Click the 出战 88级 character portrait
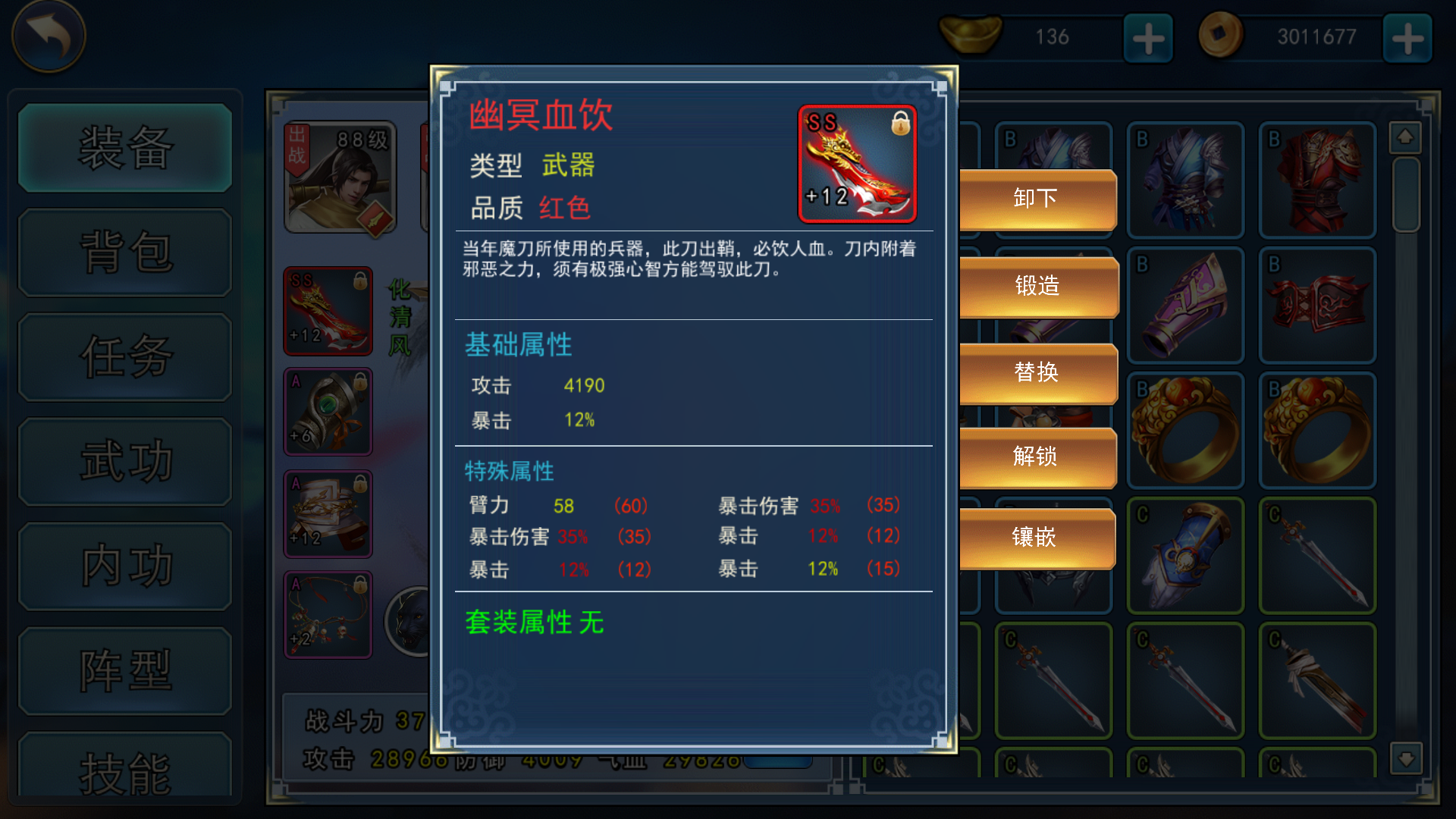The width and height of the screenshot is (1456, 819). 340,176
